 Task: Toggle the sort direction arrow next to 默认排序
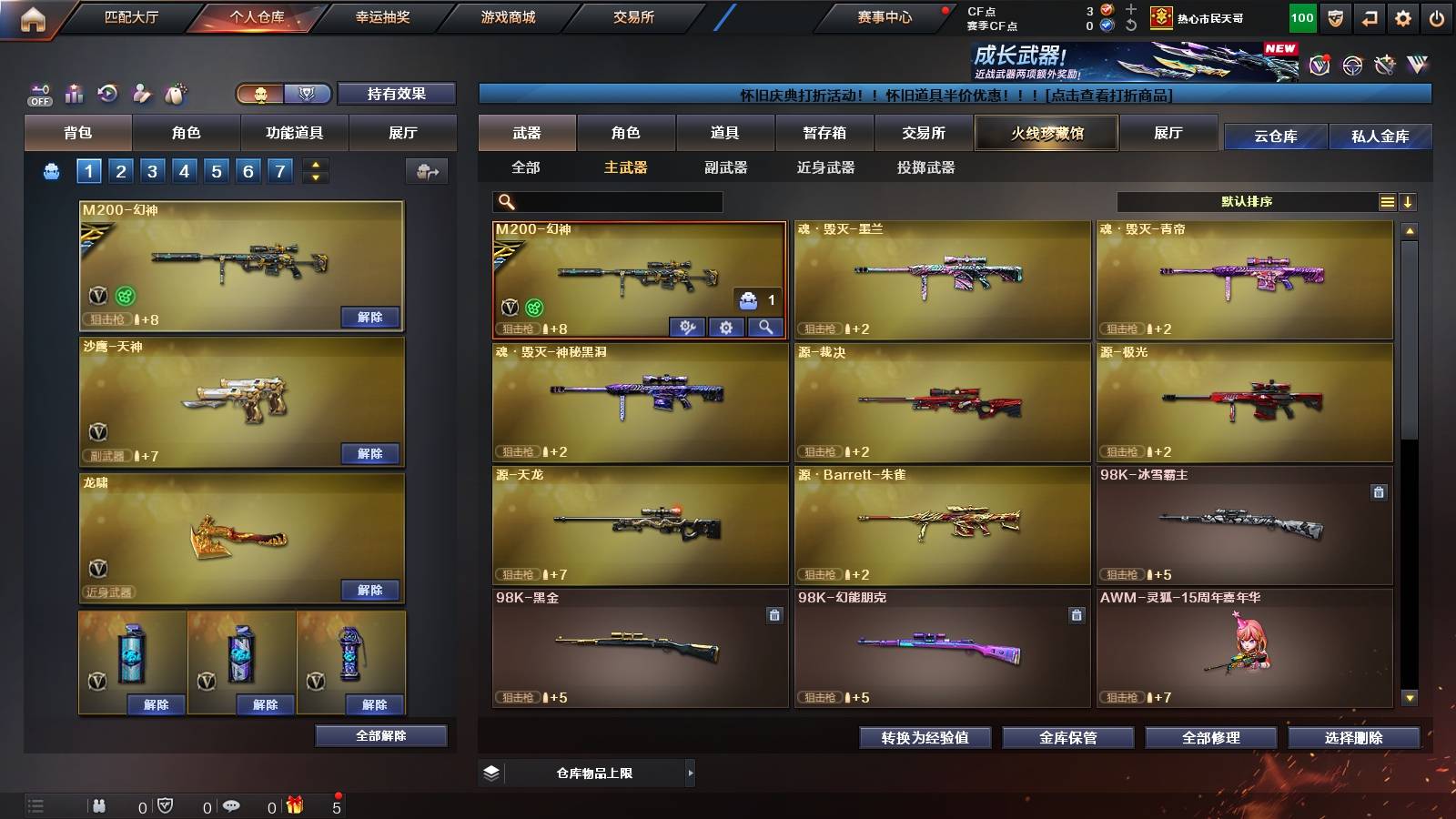1409,202
